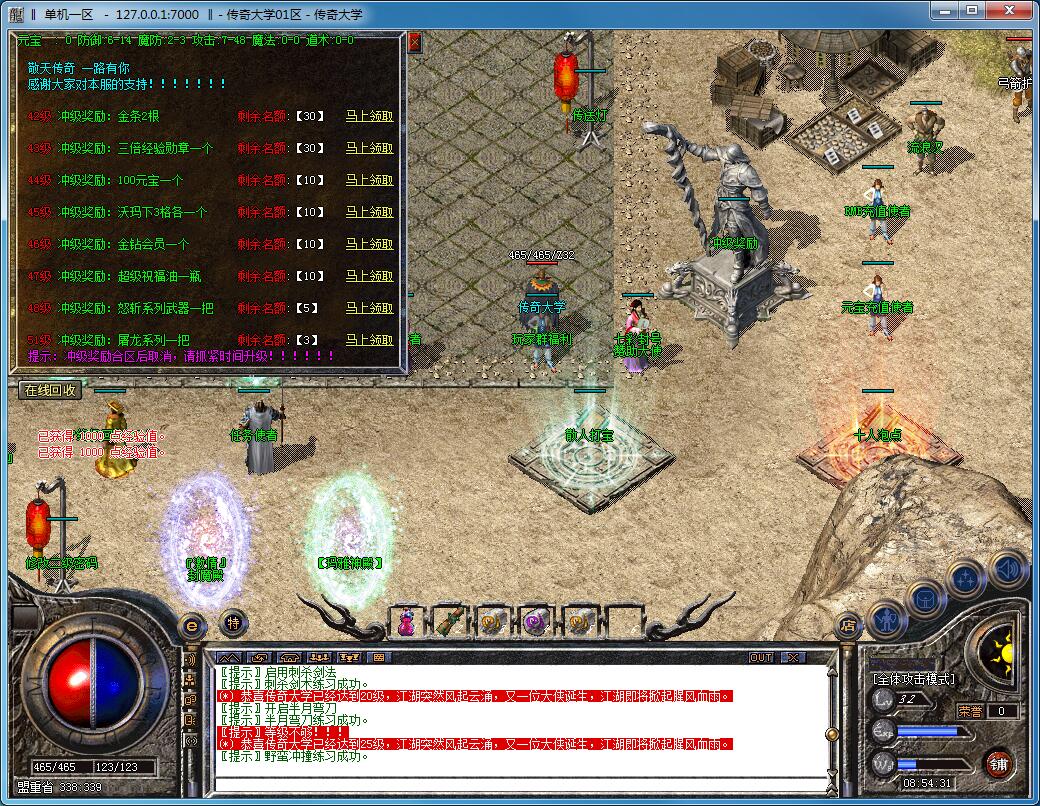Select the red potion belt slot
This screenshot has height=806, width=1040.
[407, 621]
